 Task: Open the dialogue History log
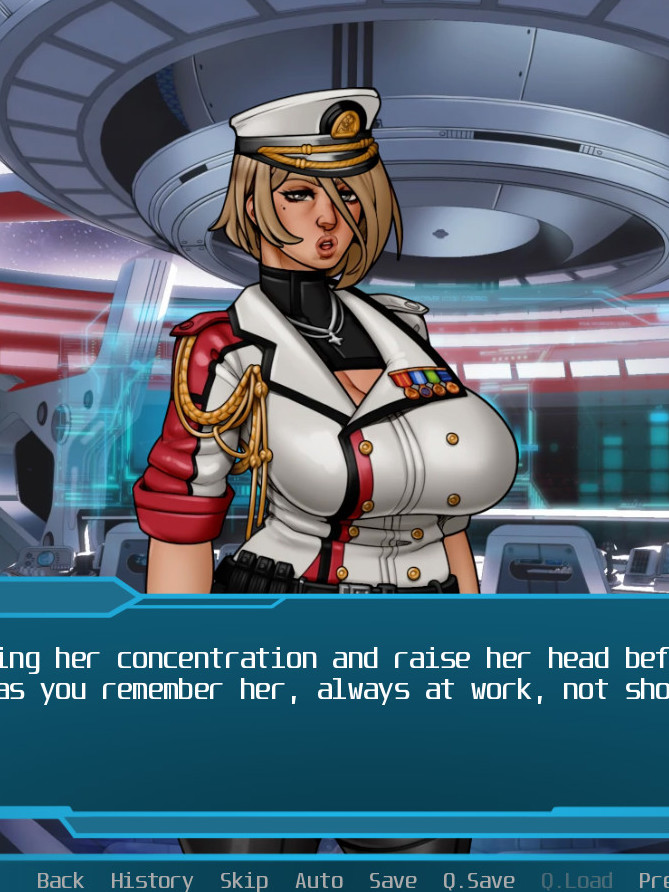(x=151, y=880)
